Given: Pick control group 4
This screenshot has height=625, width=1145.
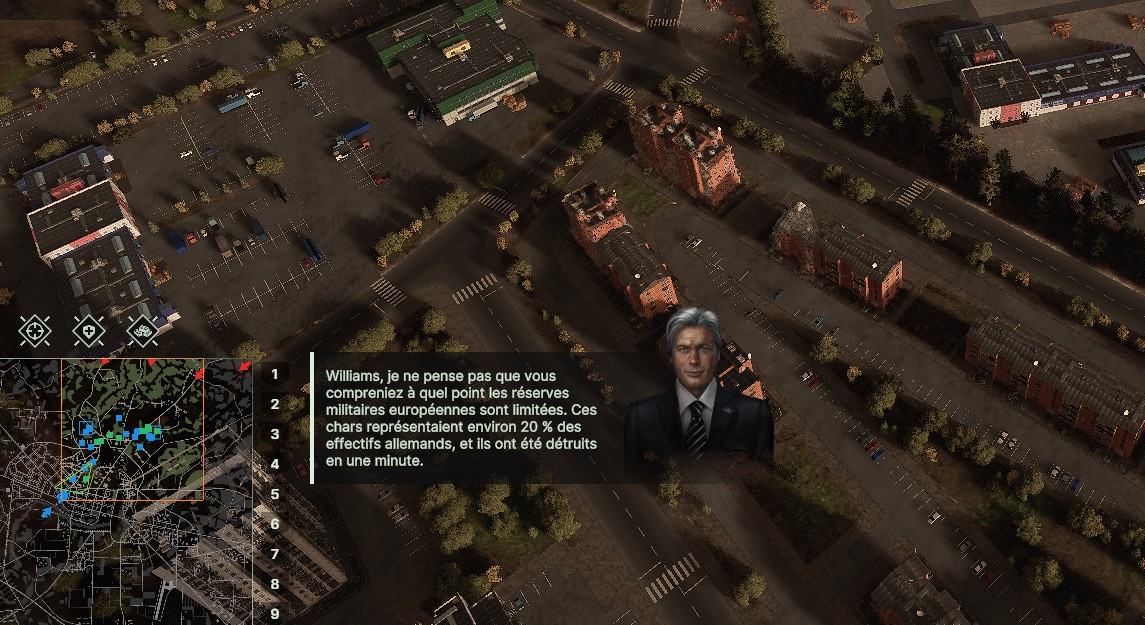Looking at the screenshot, I should click(x=274, y=464).
